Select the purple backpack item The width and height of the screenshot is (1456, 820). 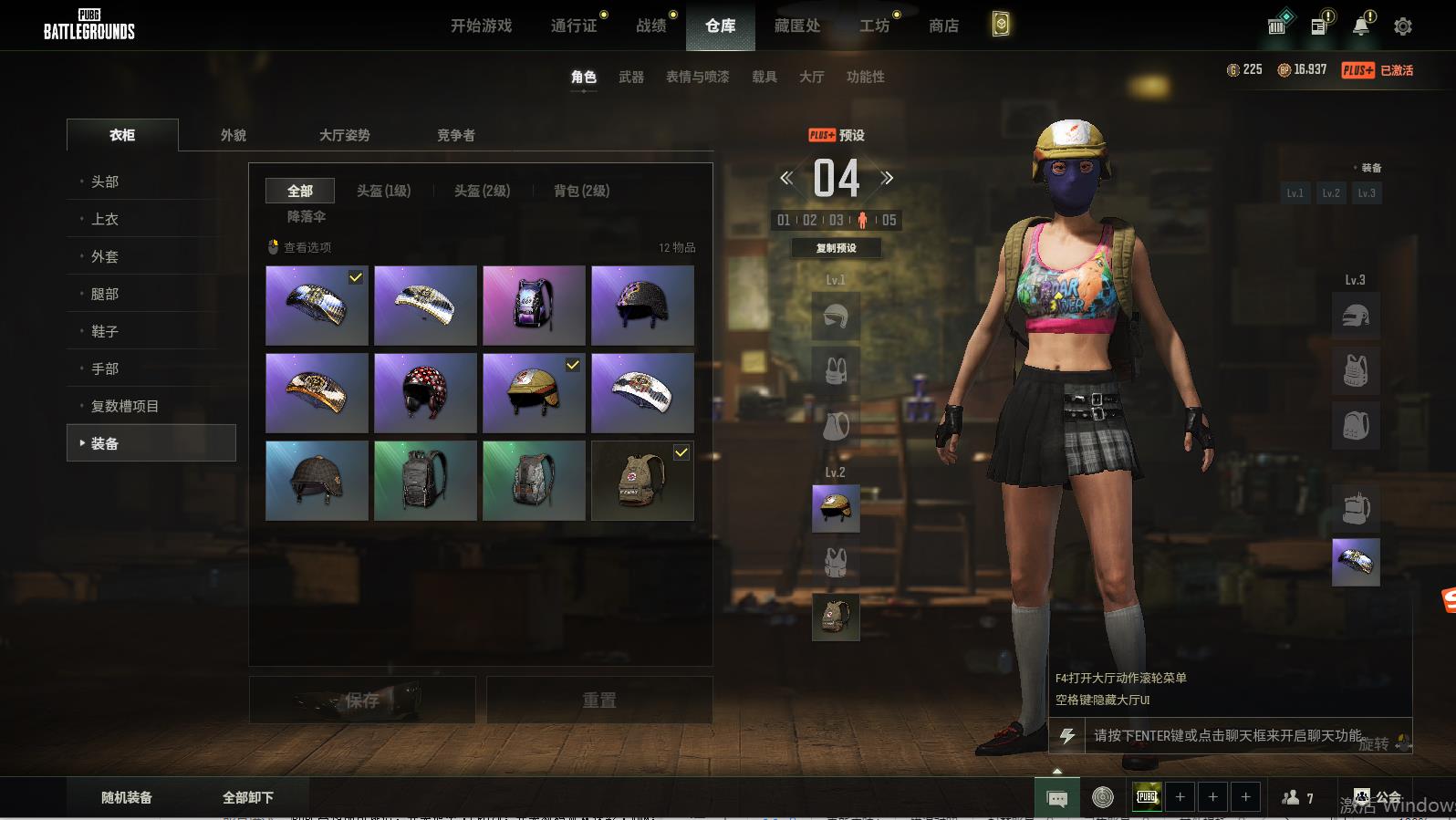click(x=534, y=306)
